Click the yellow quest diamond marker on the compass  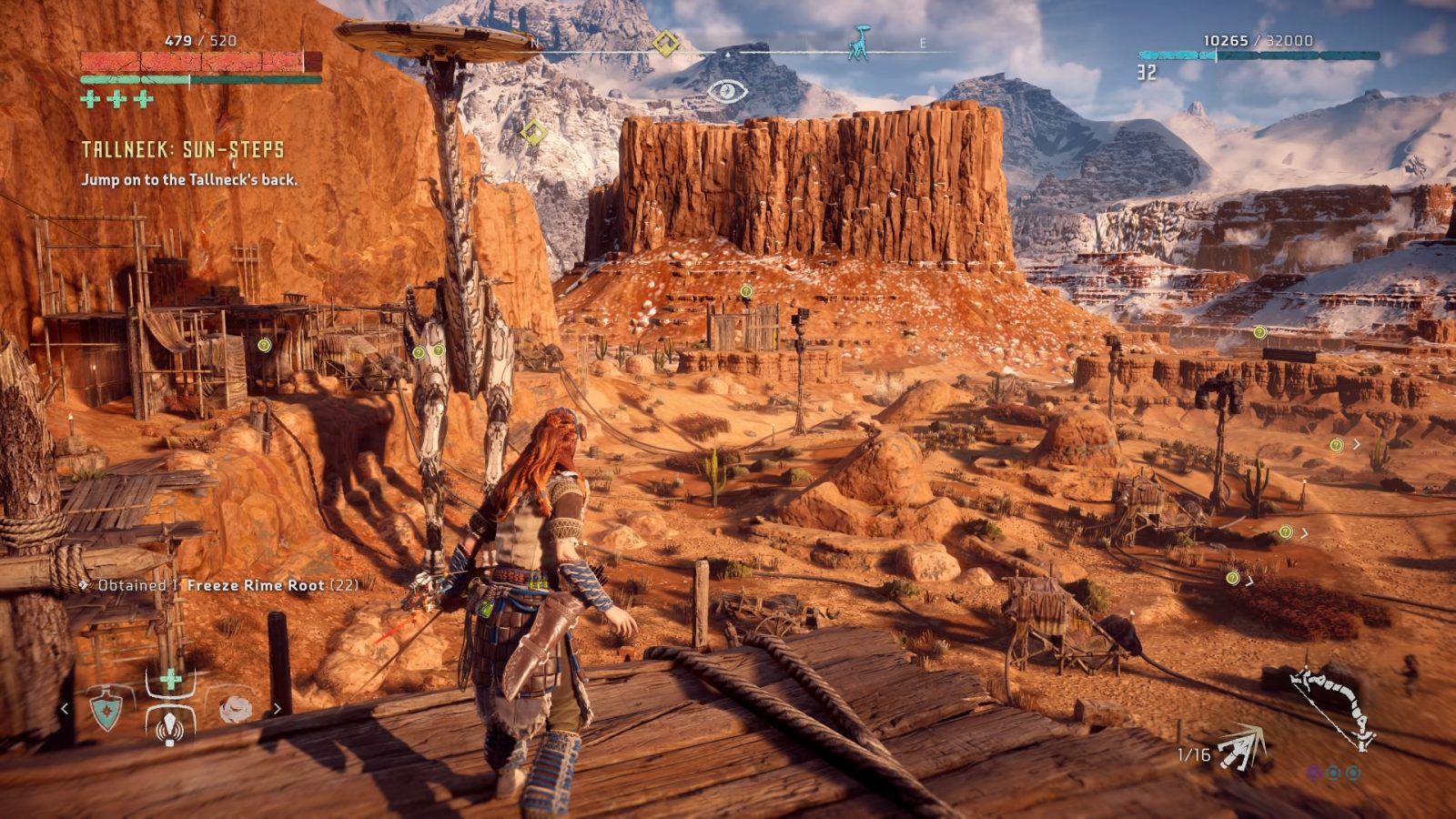point(667,40)
